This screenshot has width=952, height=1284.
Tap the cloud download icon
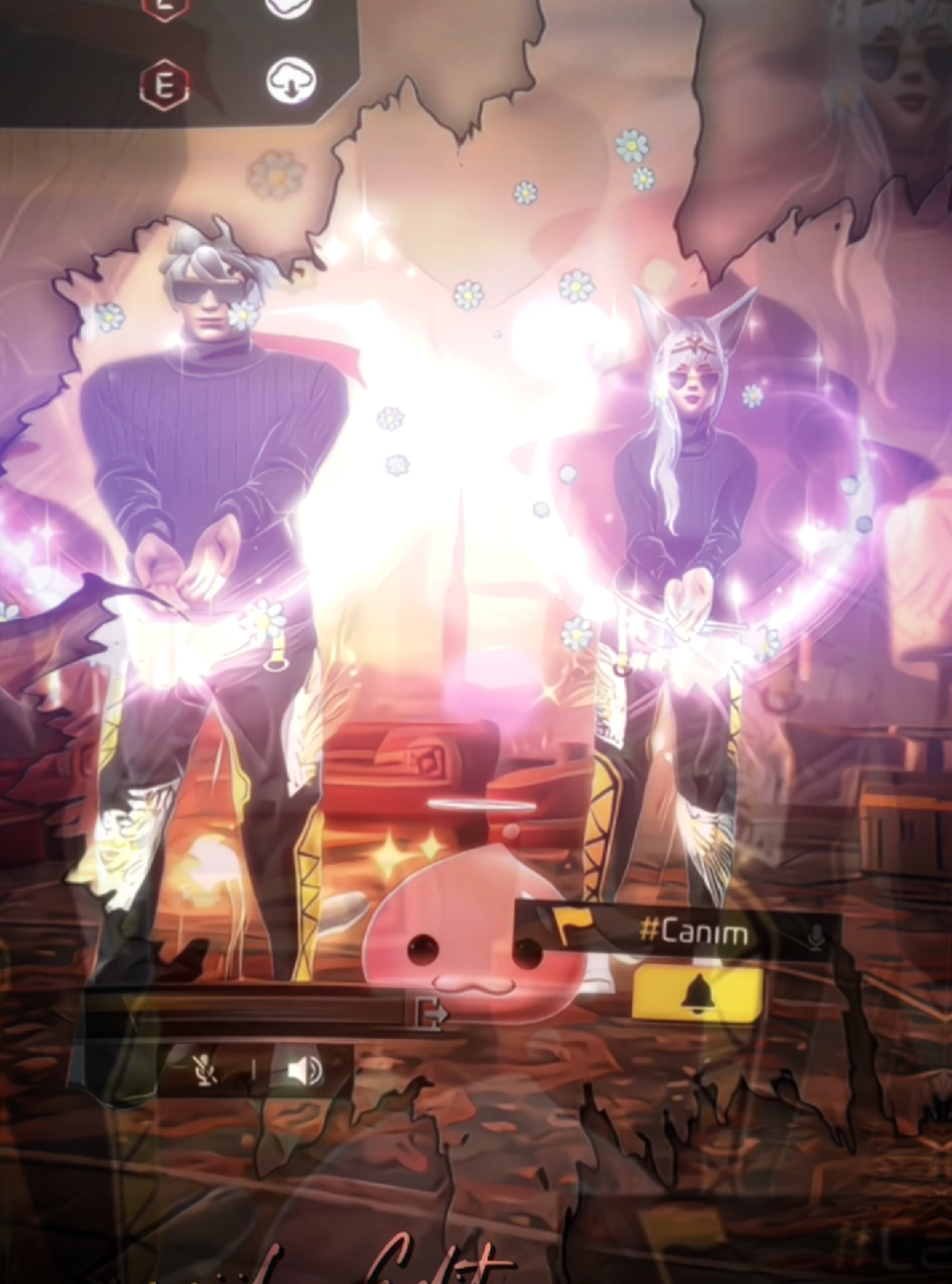click(291, 81)
